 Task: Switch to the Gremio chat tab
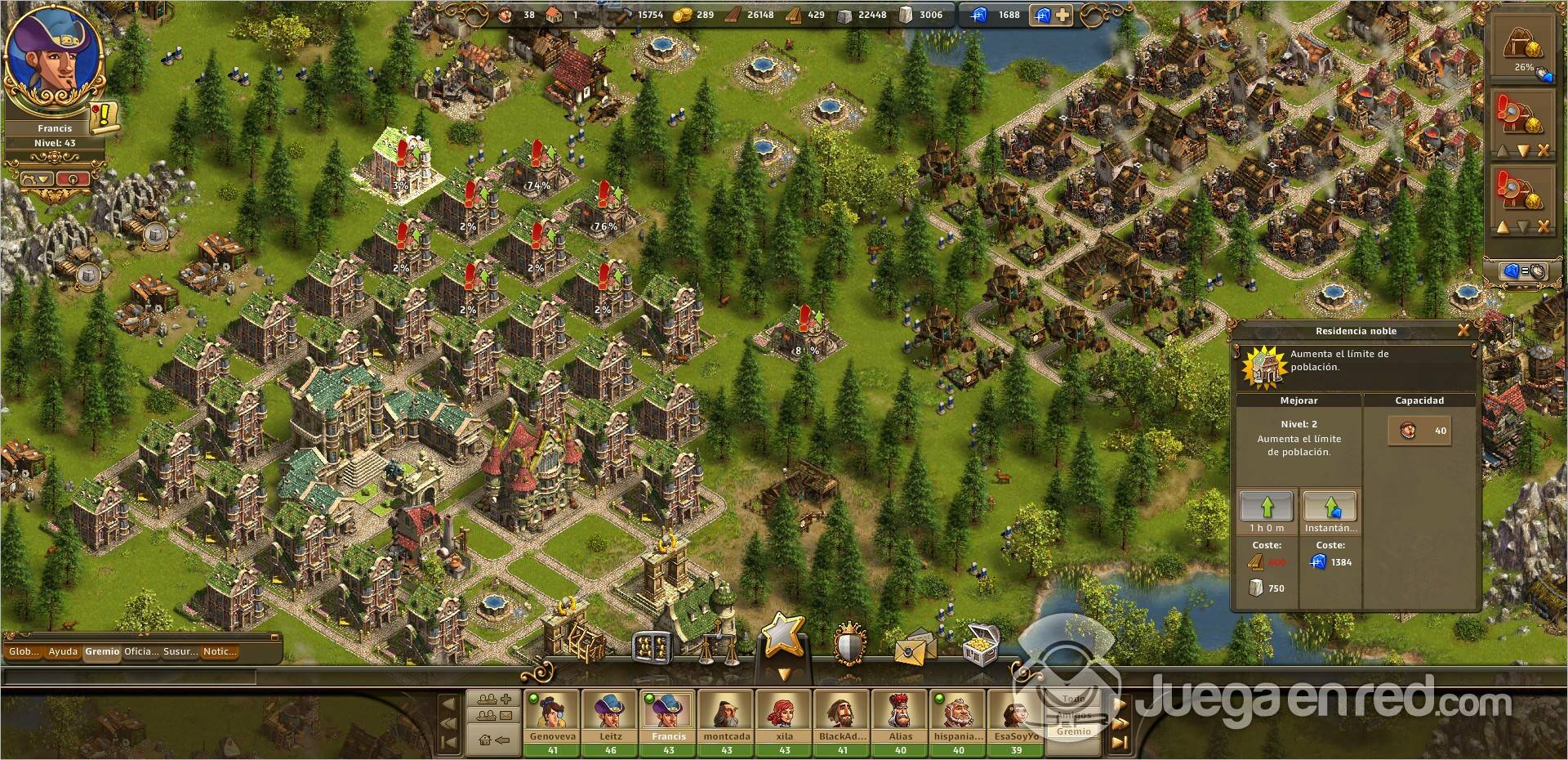(102, 651)
